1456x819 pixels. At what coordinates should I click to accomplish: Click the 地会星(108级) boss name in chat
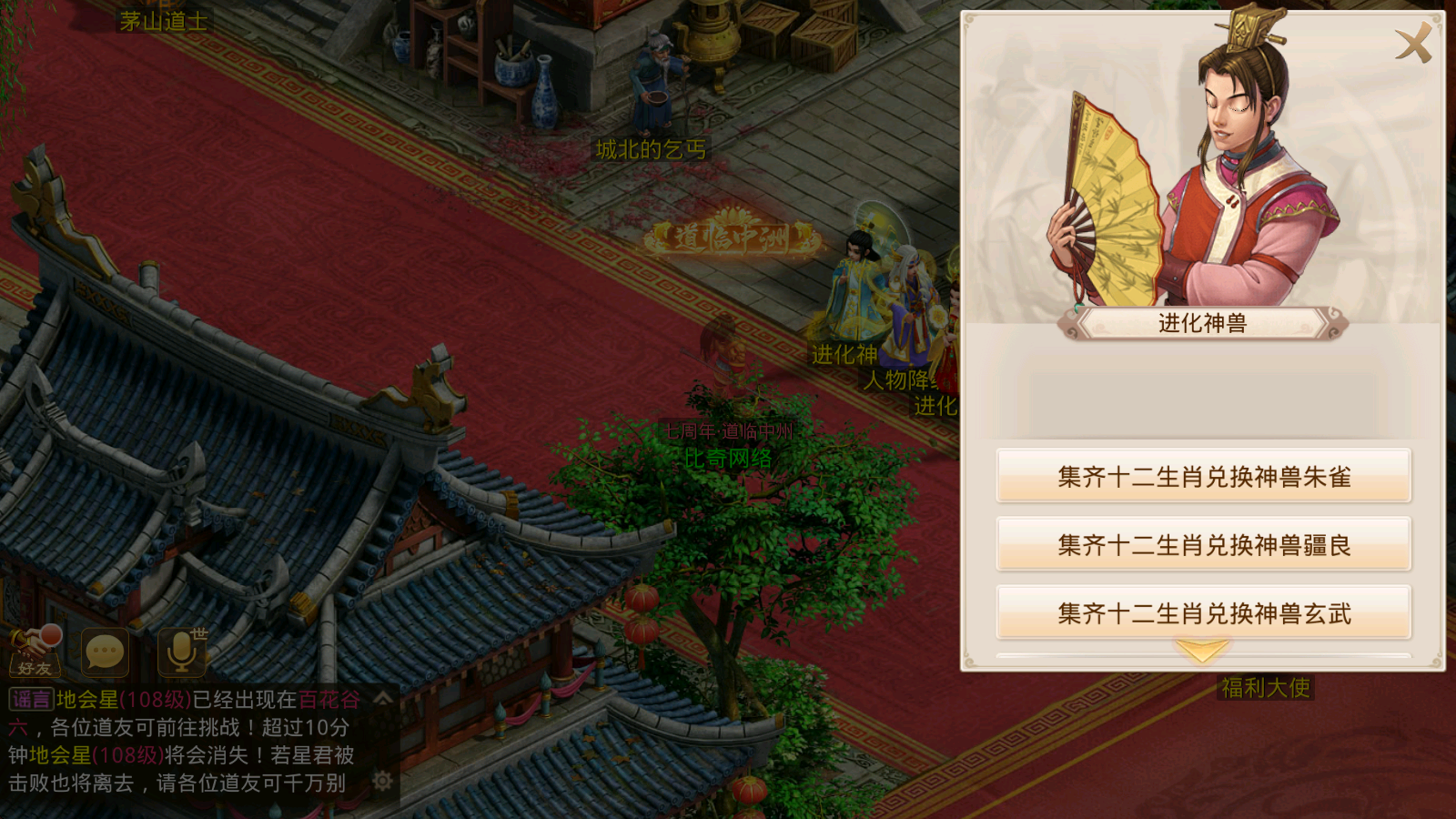pyautogui.click(x=123, y=698)
